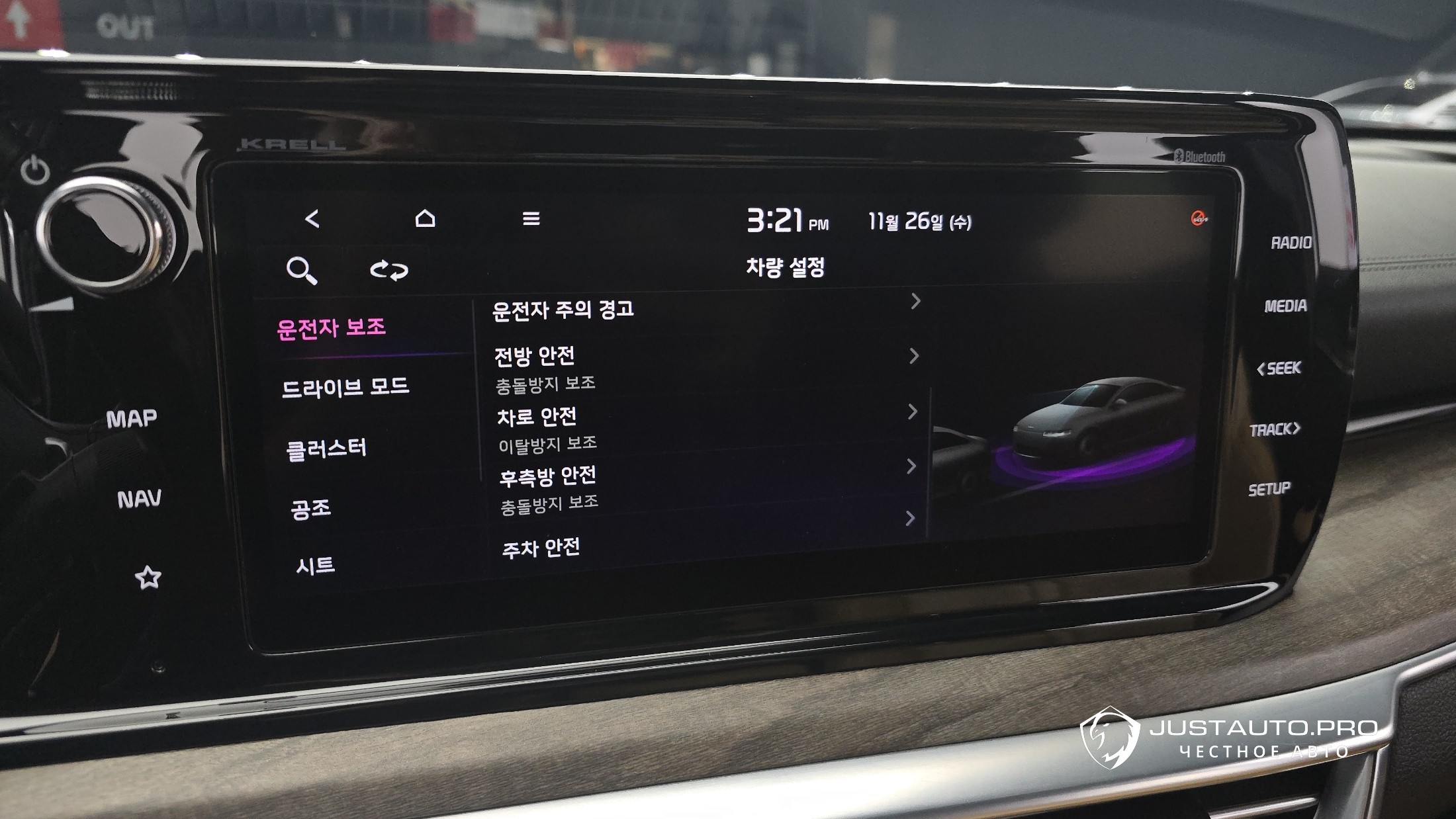The height and width of the screenshot is (819, 1456).
Task: Go back using the left arrow
Action: (312, 219)
